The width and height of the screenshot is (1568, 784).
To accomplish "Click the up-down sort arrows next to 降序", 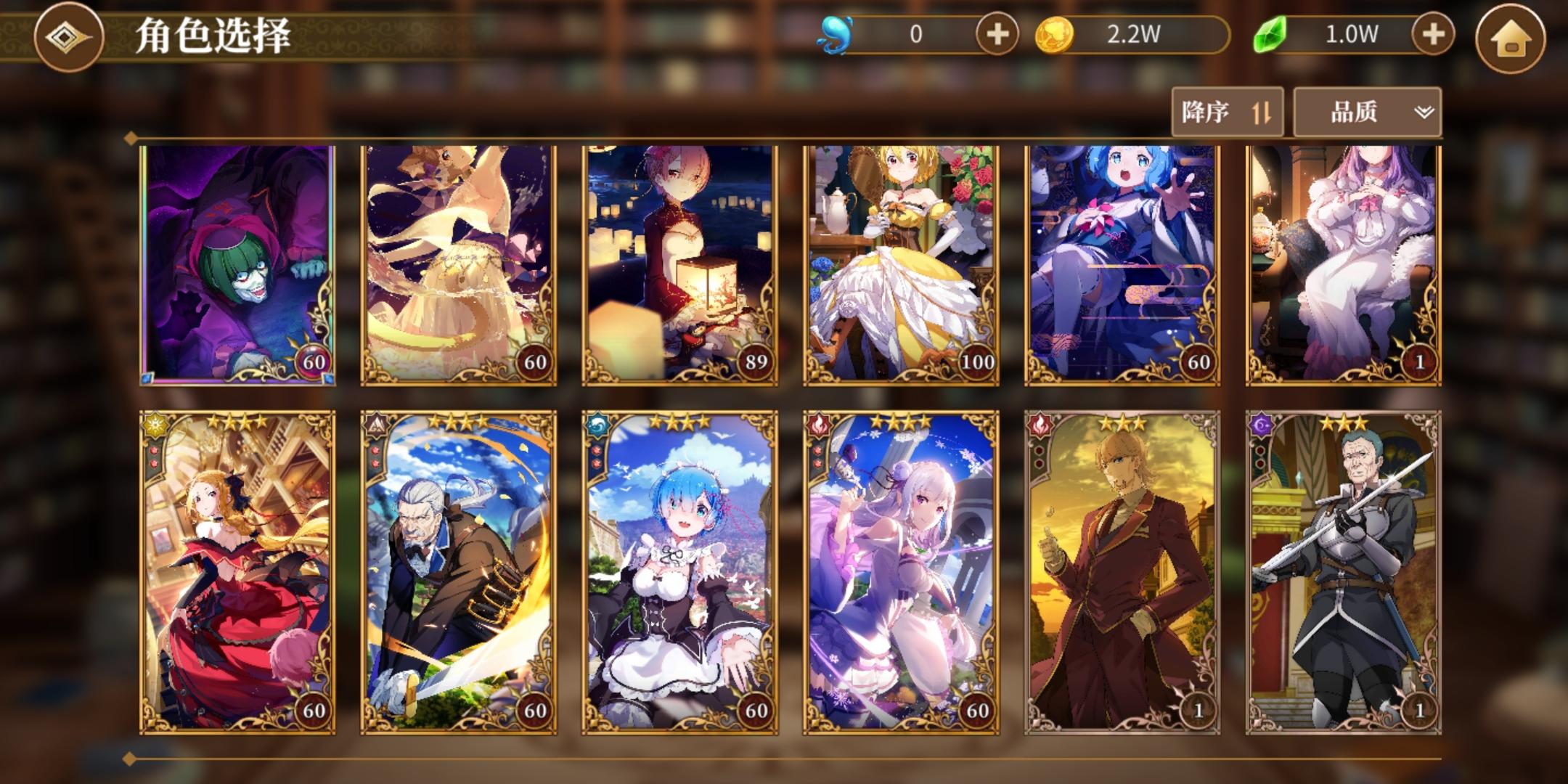I will (1261, 113).
